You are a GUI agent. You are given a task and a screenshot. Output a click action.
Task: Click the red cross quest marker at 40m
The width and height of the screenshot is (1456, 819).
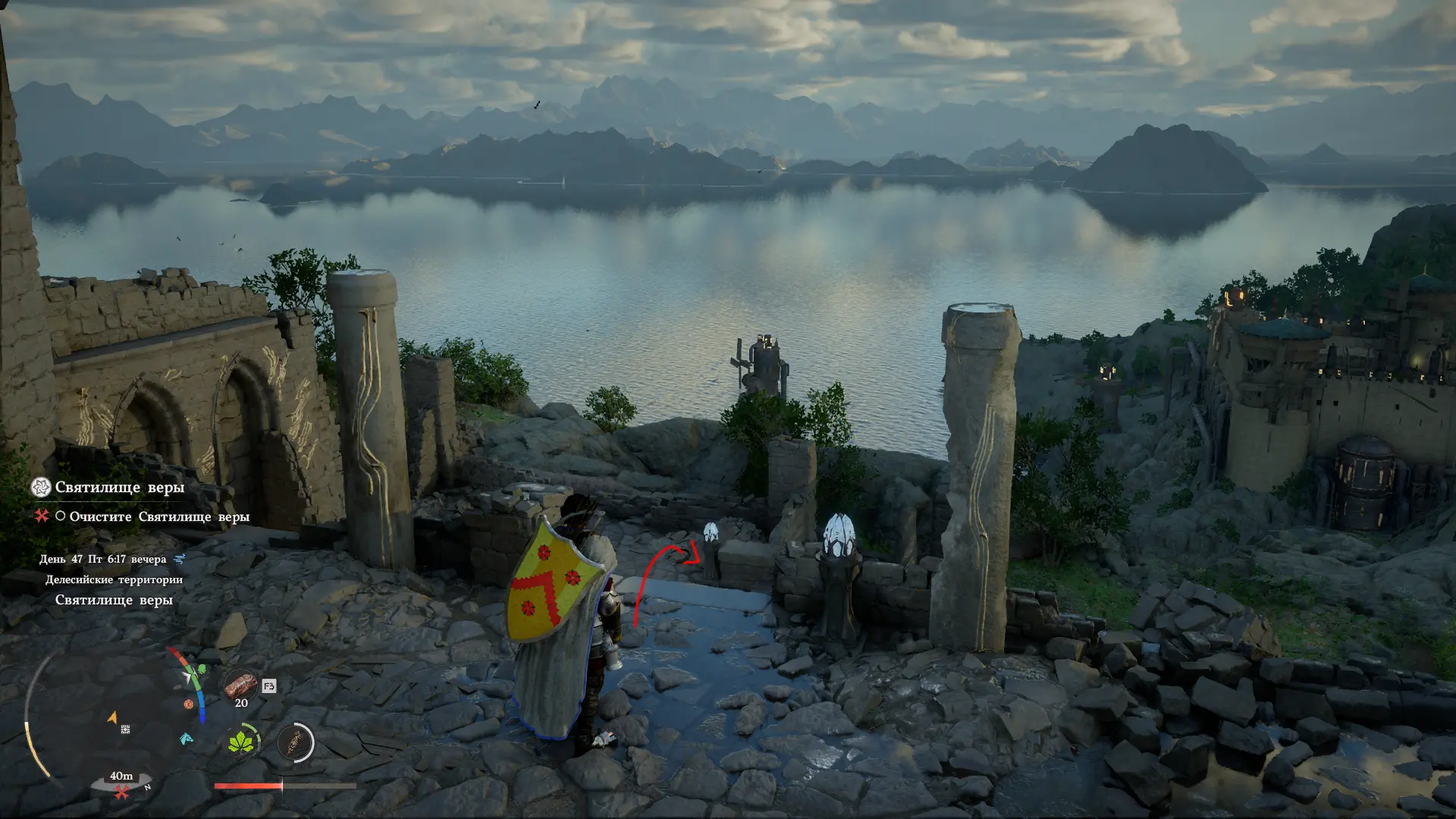[x=121, y=792]
